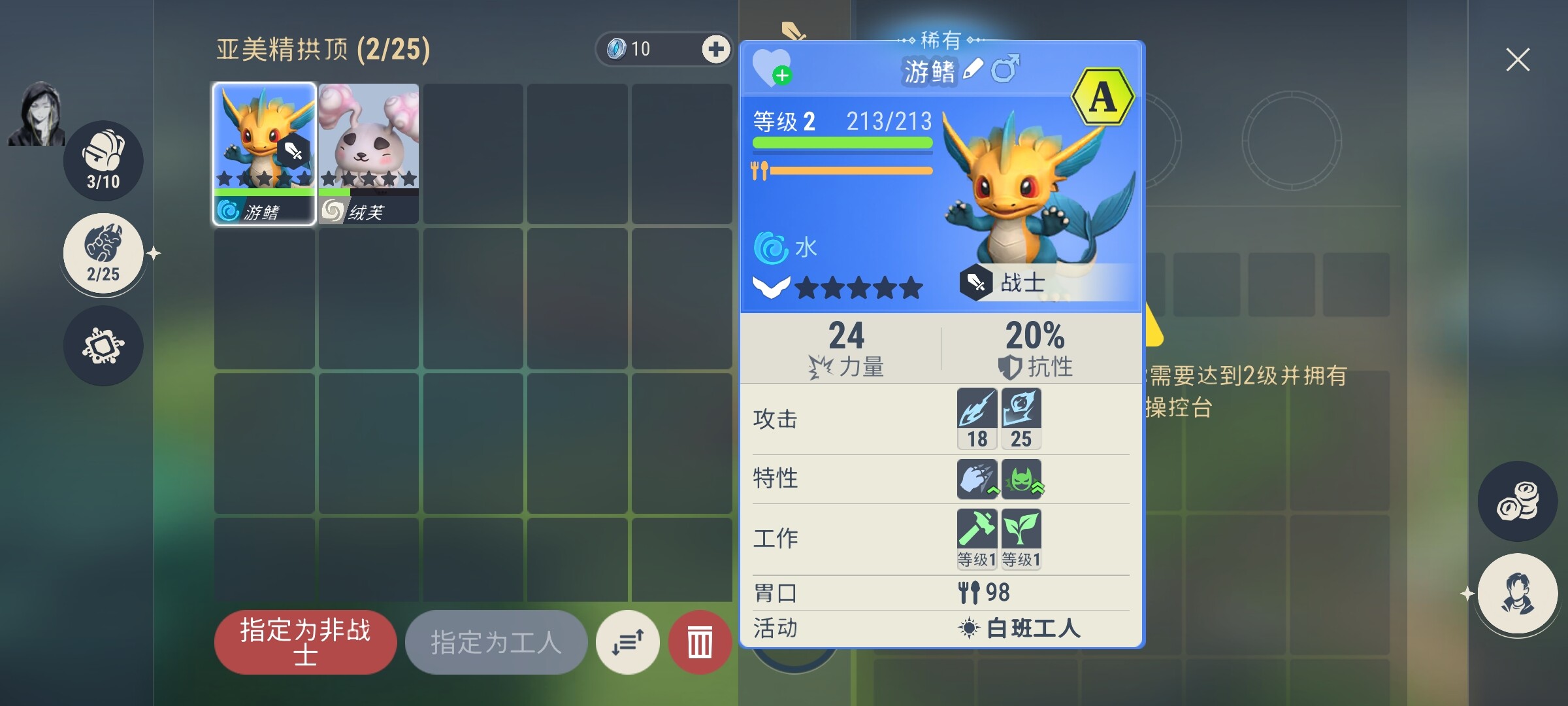This screenshot has width=1568, height=706.
Task: Close the panel with the X button
Action: click(x=1517, y=59)
